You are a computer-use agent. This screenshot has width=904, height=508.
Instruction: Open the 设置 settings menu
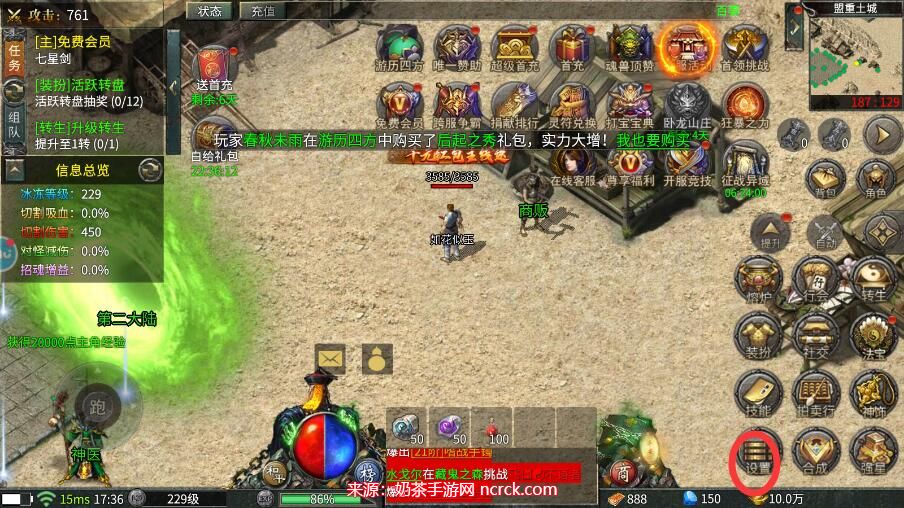point(759,456)
